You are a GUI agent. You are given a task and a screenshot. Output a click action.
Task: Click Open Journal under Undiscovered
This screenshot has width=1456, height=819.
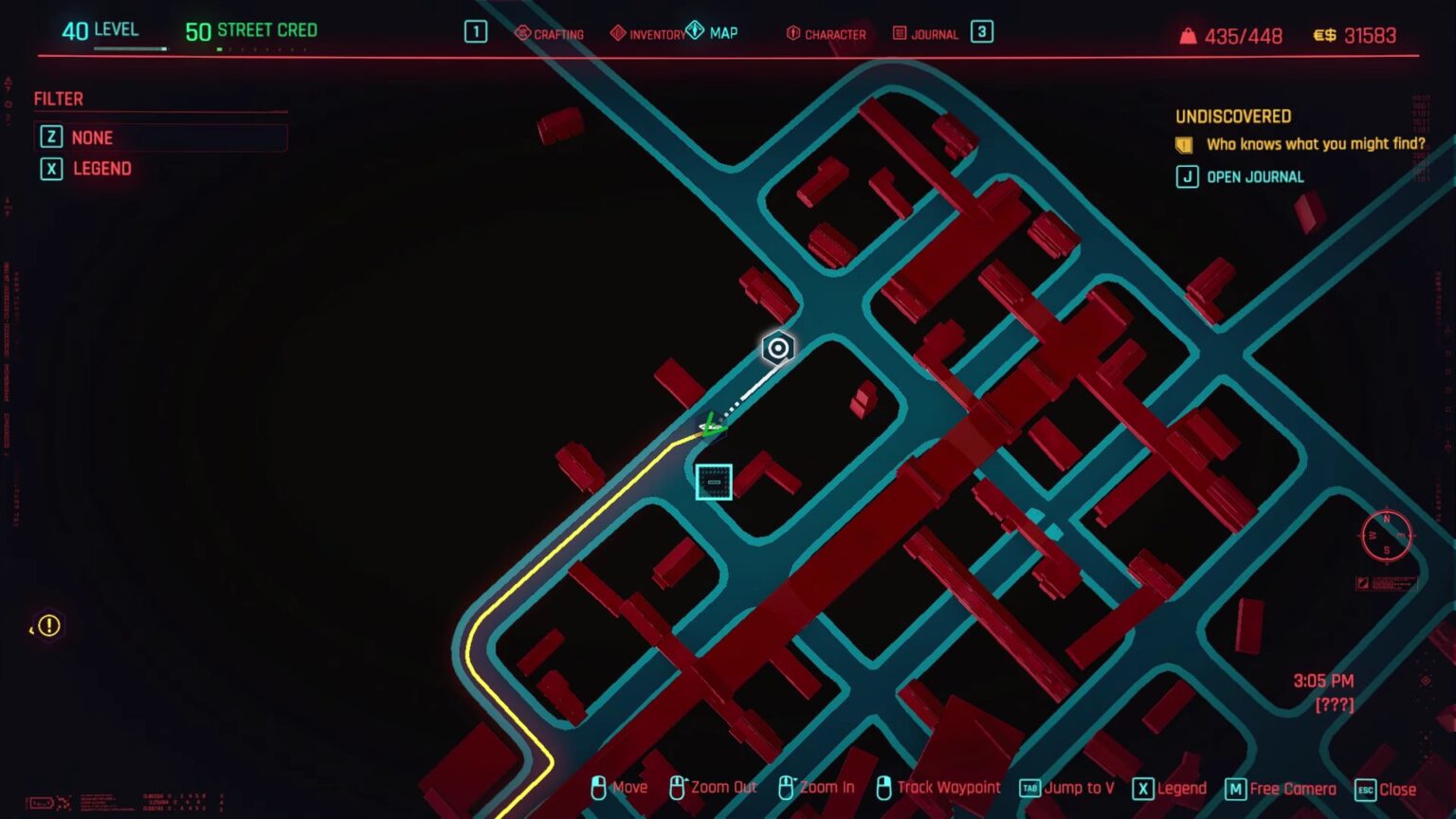pos(1254,177)
